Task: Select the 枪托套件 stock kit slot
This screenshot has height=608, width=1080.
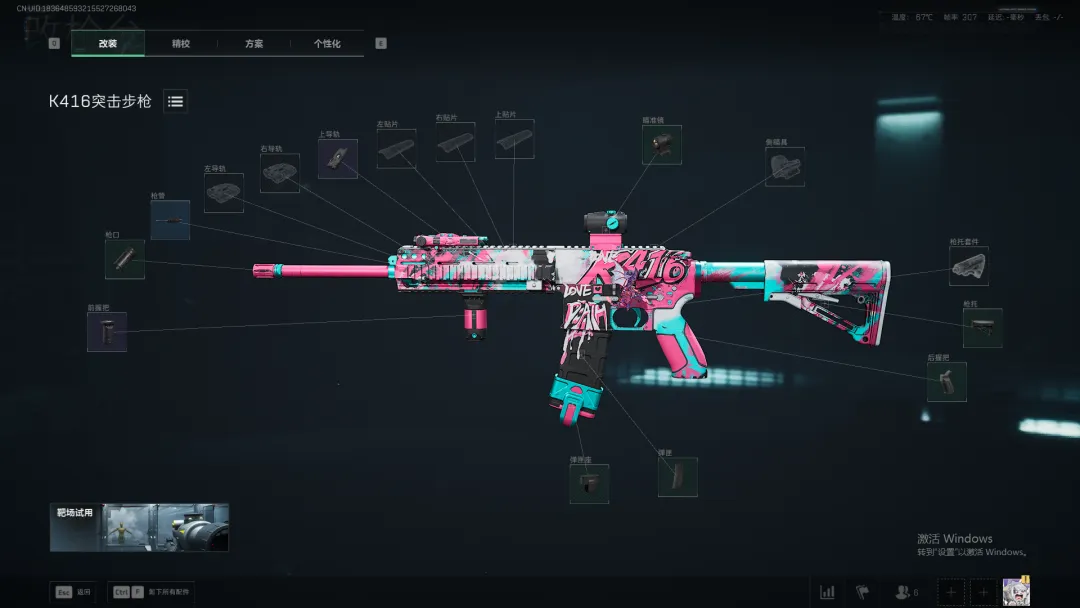Action: (x=969, y=266)
